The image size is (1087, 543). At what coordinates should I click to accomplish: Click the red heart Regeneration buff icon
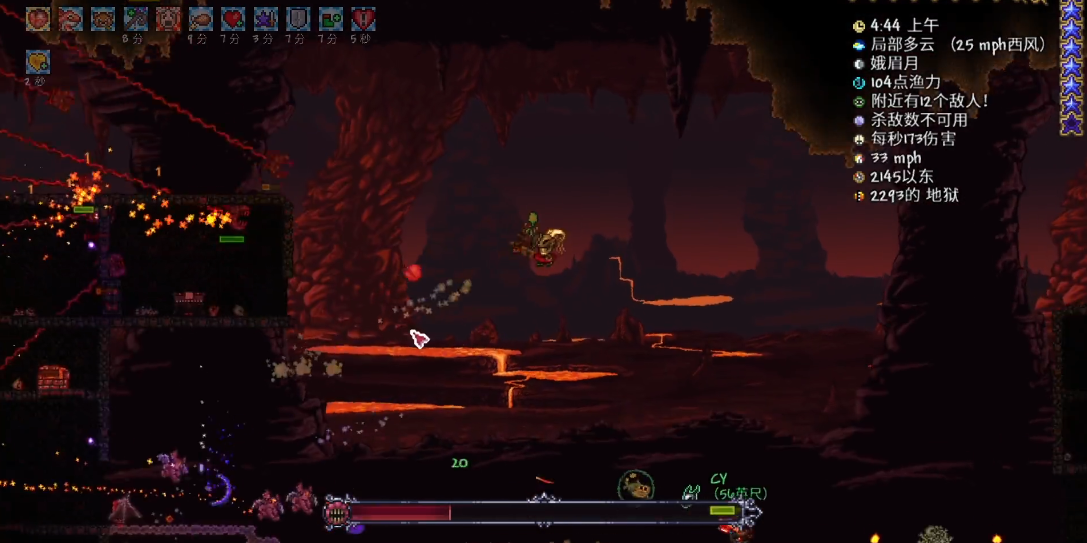coord(233,18)
